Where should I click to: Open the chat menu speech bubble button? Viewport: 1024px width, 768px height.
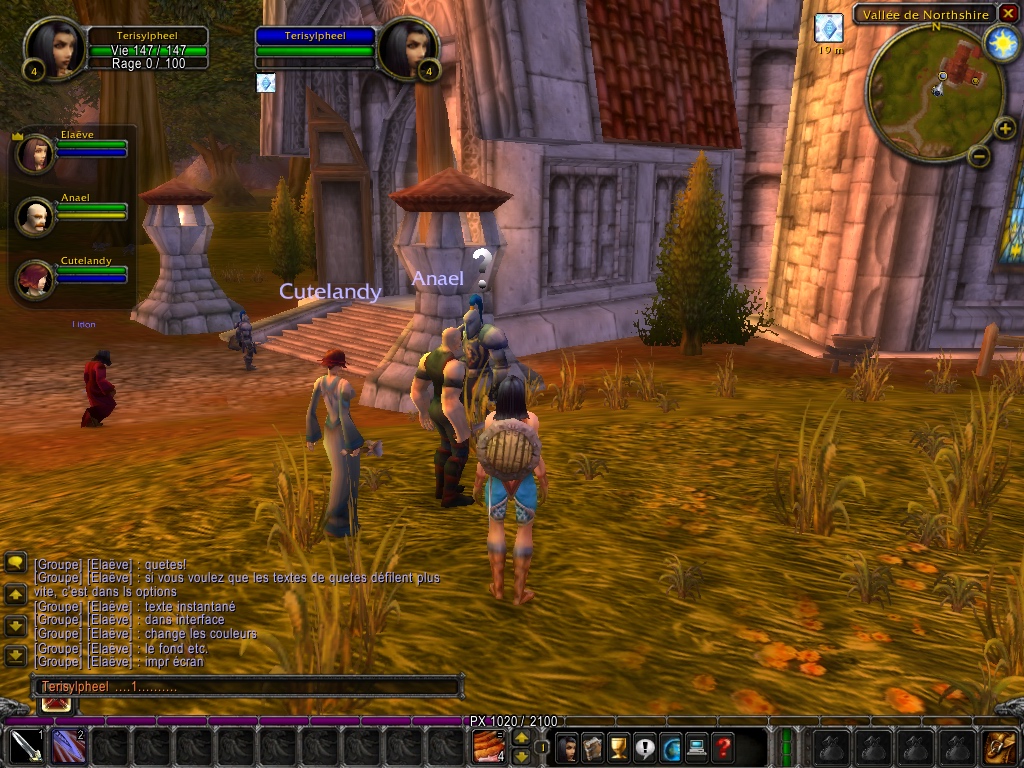pyautogui.click(x=16, y=563)
